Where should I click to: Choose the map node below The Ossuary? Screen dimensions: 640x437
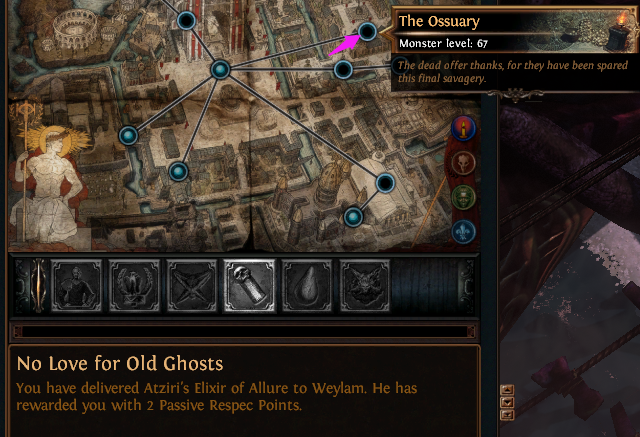tap(343, 70)
